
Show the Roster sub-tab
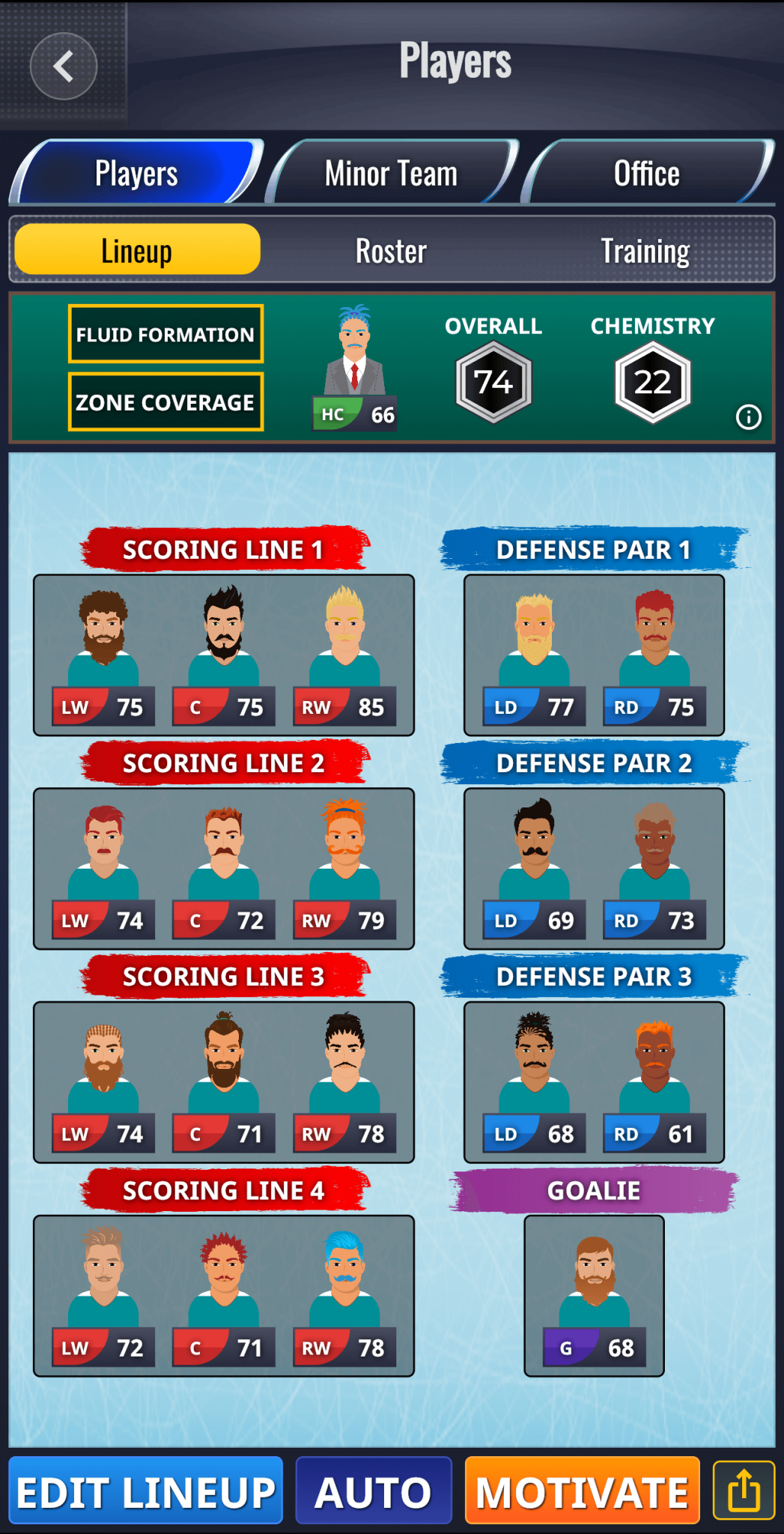[x=391, y=251]
